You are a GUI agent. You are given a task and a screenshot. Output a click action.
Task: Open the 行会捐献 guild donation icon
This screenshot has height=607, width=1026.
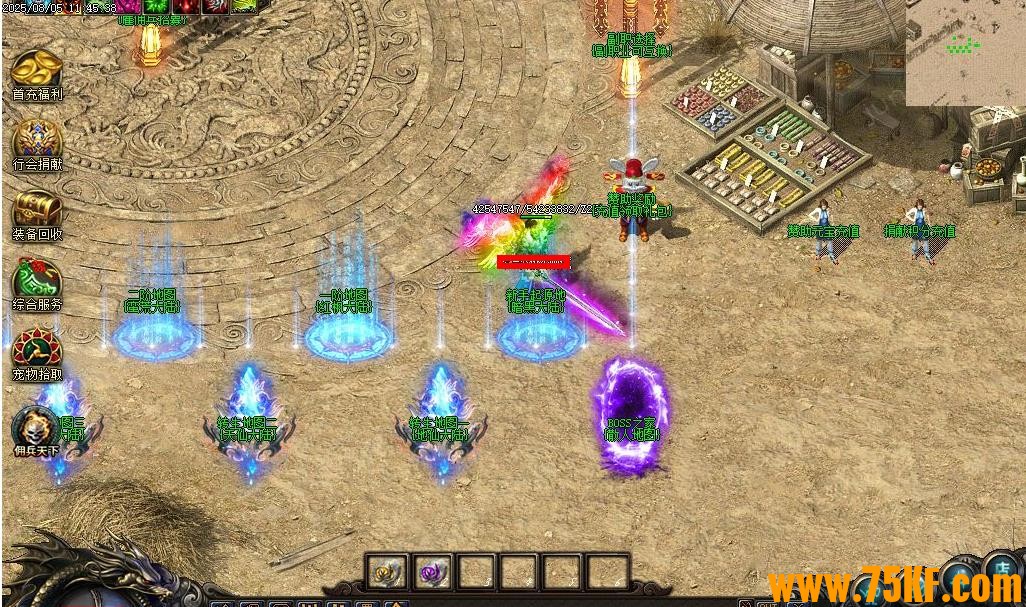37,140
